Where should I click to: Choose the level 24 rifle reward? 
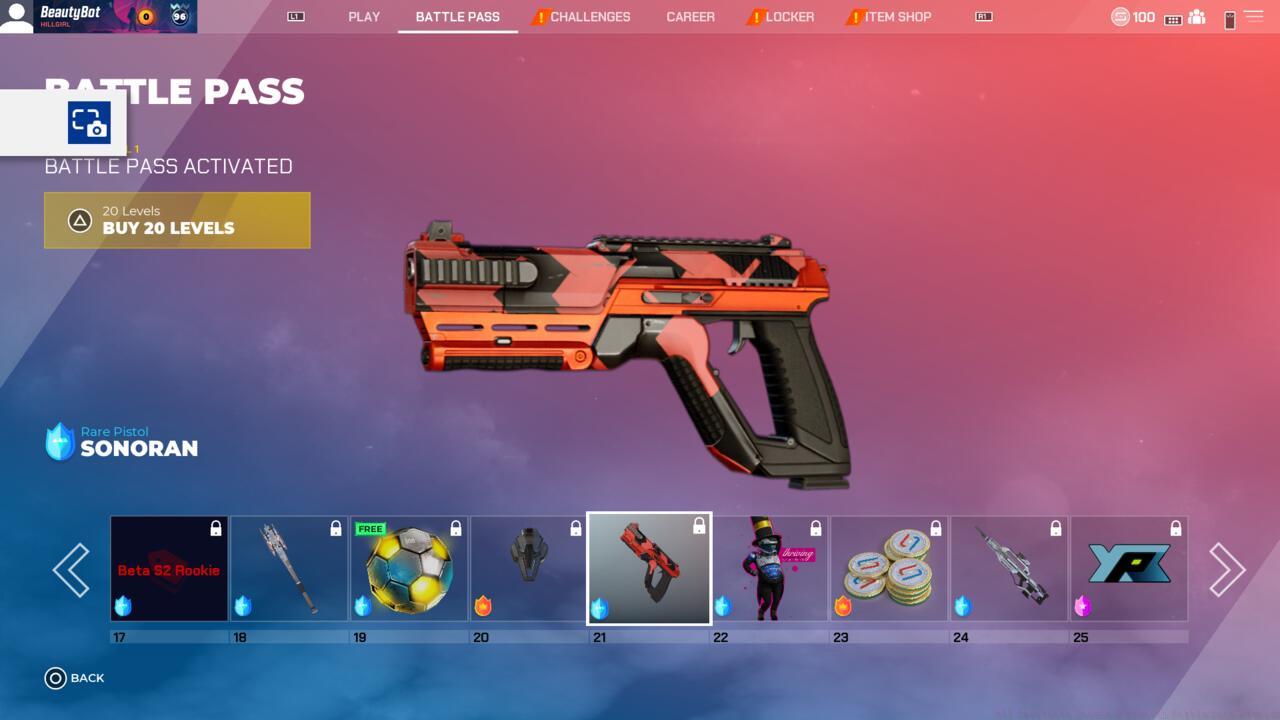tap(1009, 569)
